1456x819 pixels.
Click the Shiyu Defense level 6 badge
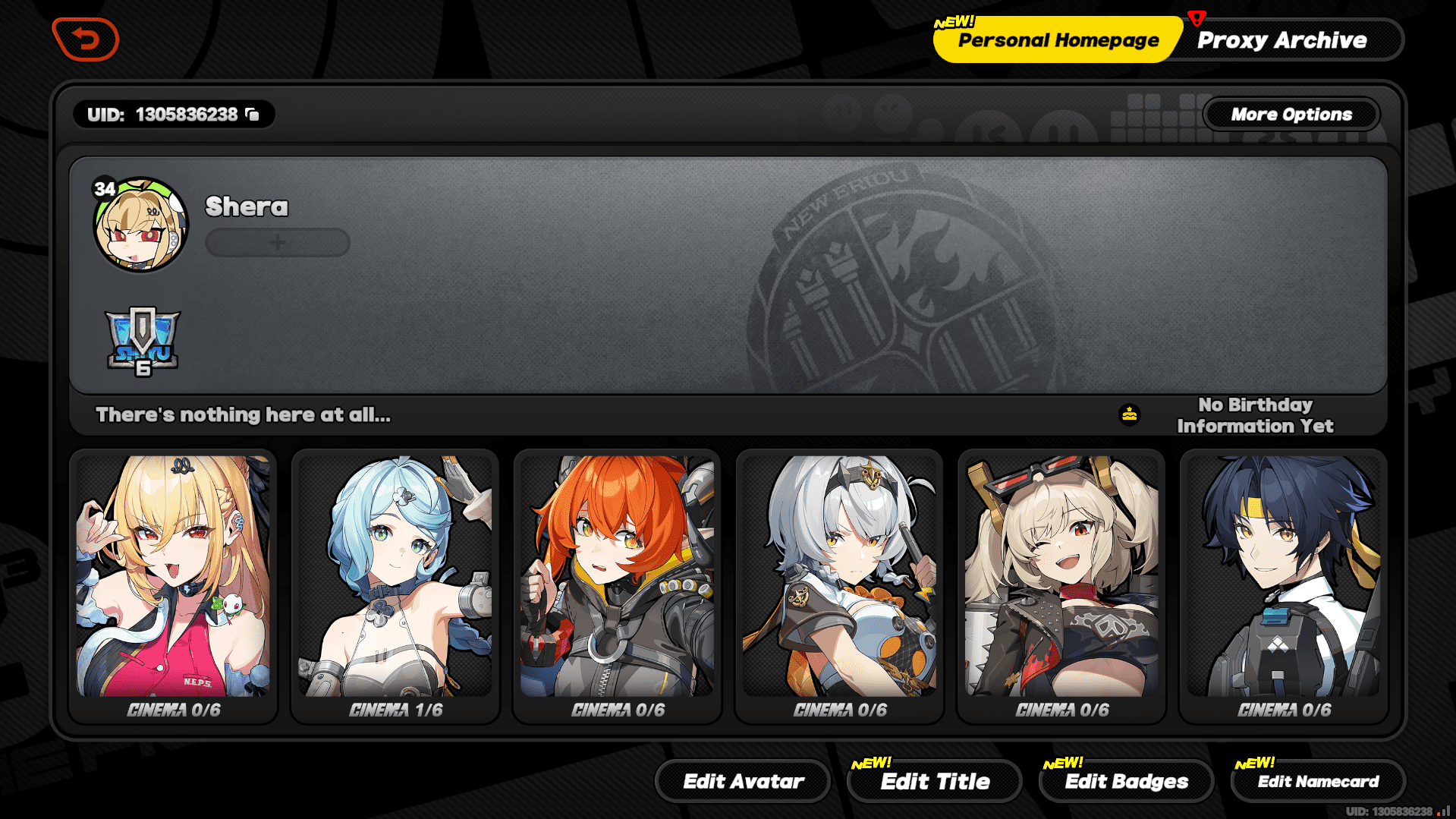(141, 343)
